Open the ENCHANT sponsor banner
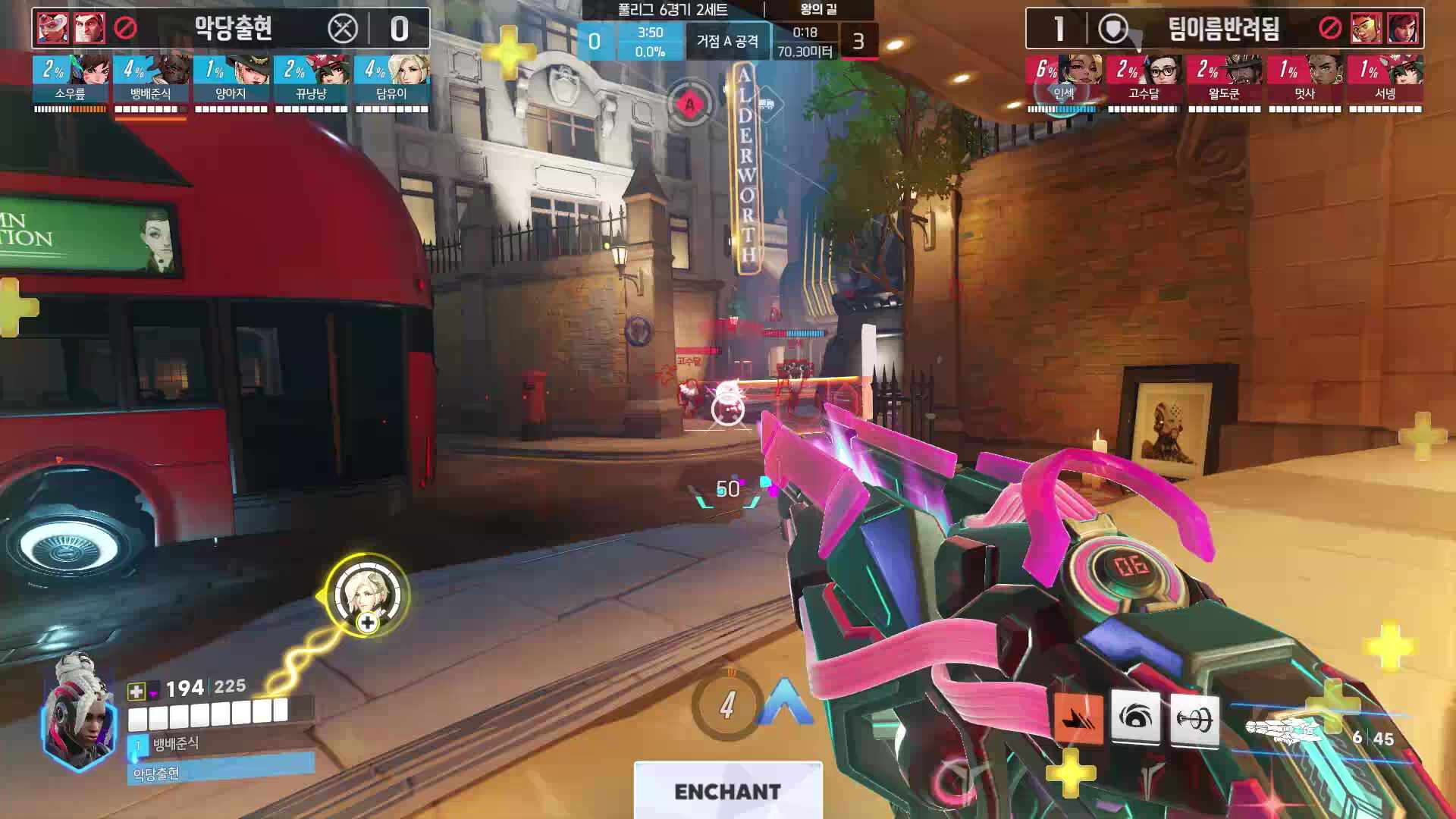The image size is (1456, 819). 728,791
